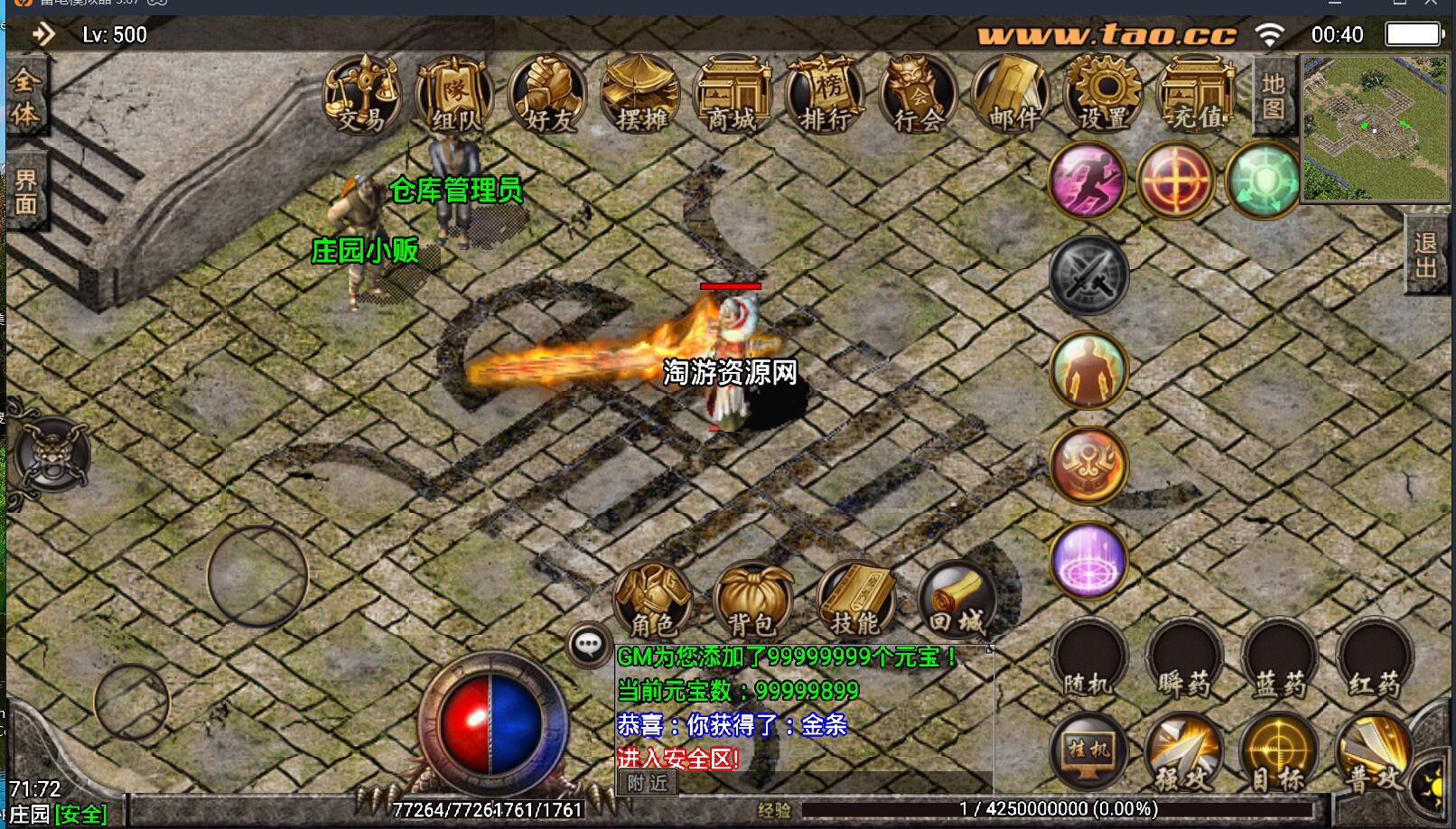Click the 退出 exit button
The height and width of the screenshot is (829, 1456).
(x=1427, y=256)
